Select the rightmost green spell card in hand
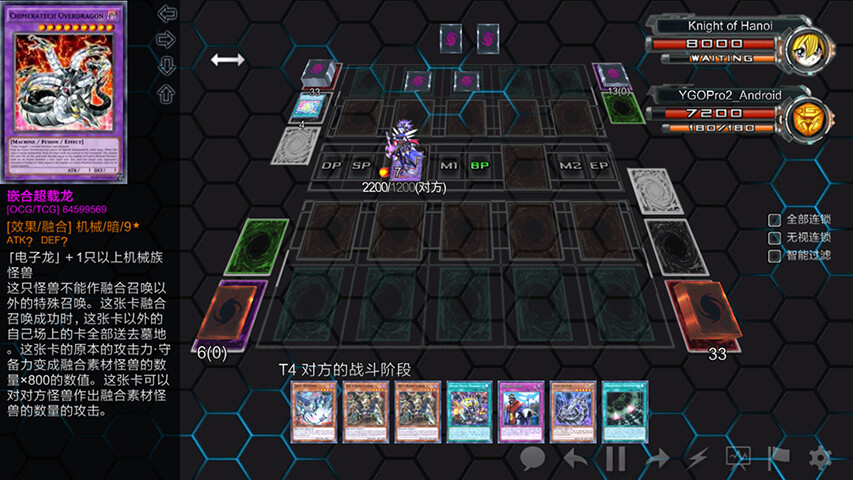The image size is (853, 480). (625, 411)
